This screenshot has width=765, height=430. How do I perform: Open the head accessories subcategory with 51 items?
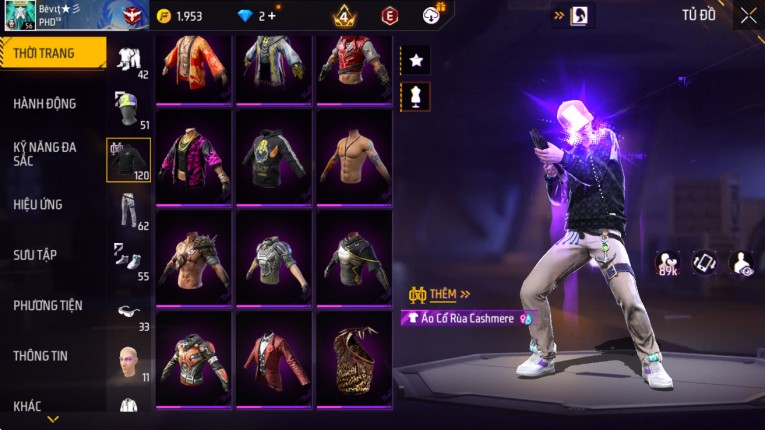[128, 108]
